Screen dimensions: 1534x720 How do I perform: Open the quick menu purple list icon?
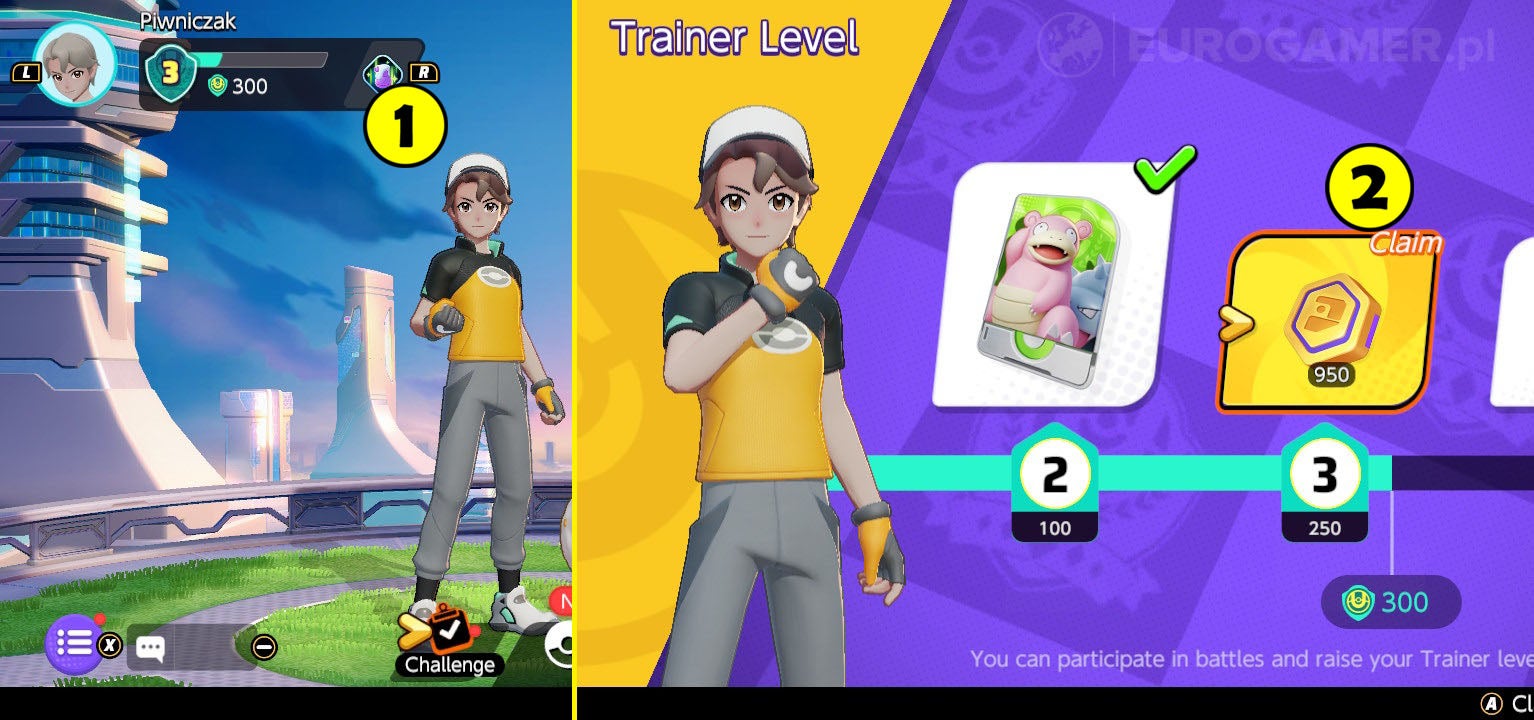click(75, 644)
